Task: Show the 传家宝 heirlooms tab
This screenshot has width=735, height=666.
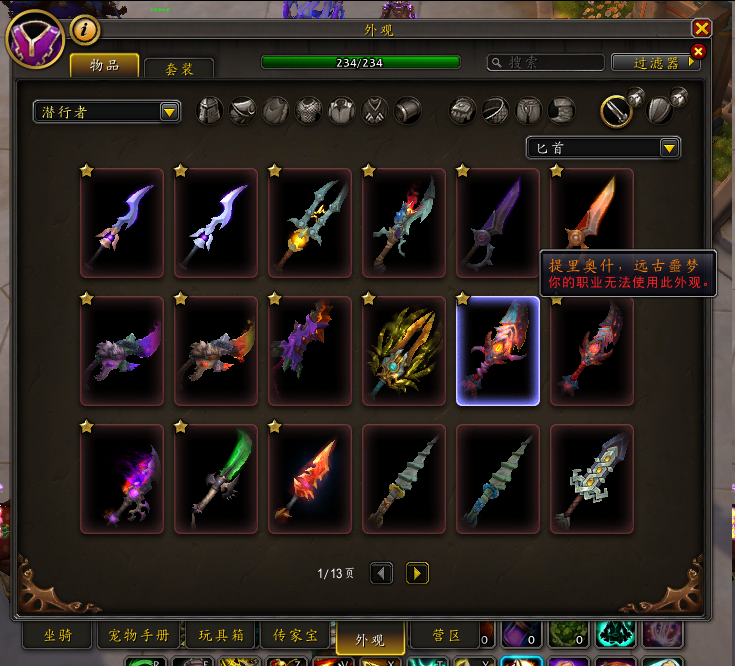Action: tap(295, 635)
